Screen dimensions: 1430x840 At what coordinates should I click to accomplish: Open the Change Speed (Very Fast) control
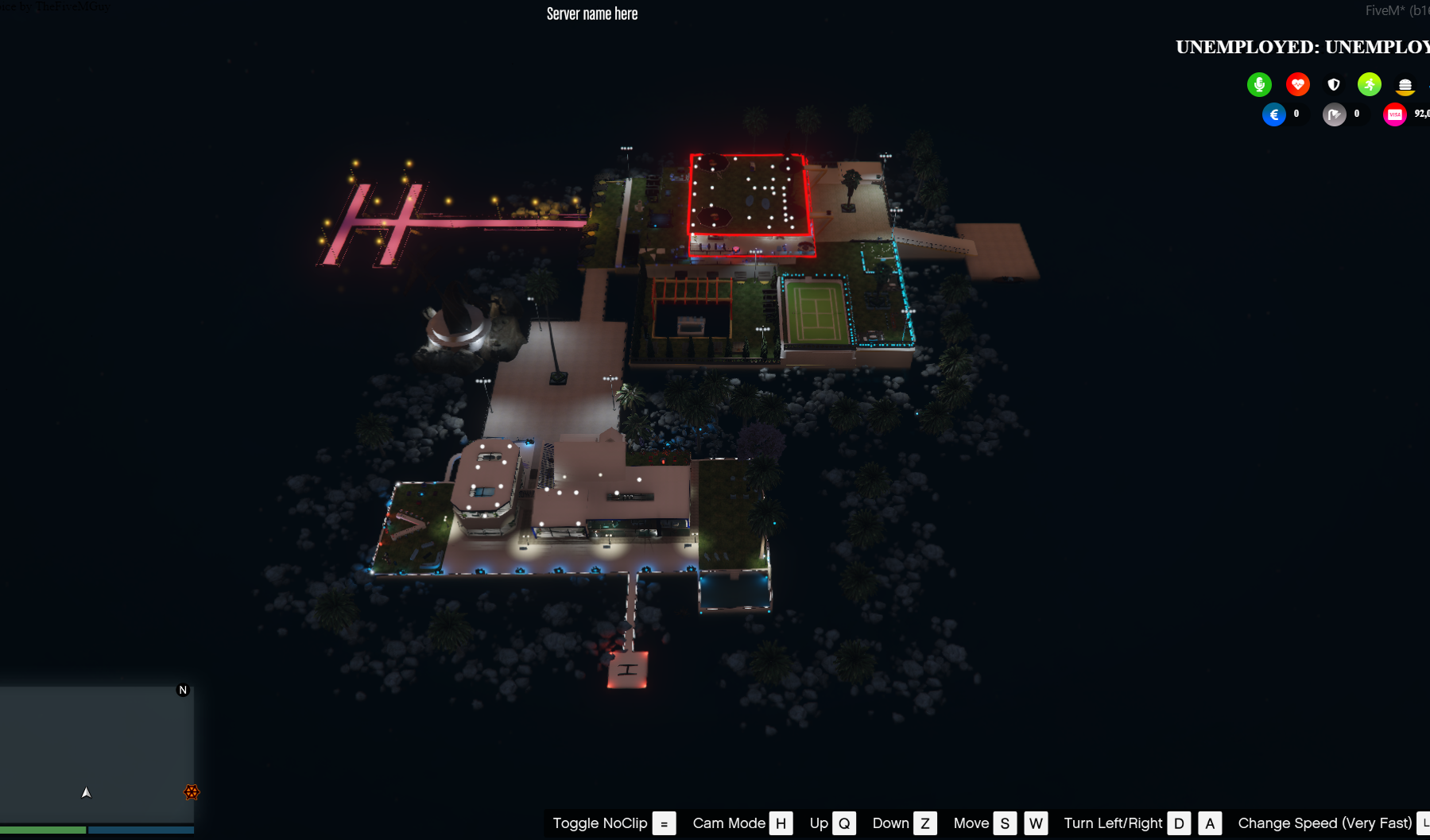[1326, 823]
